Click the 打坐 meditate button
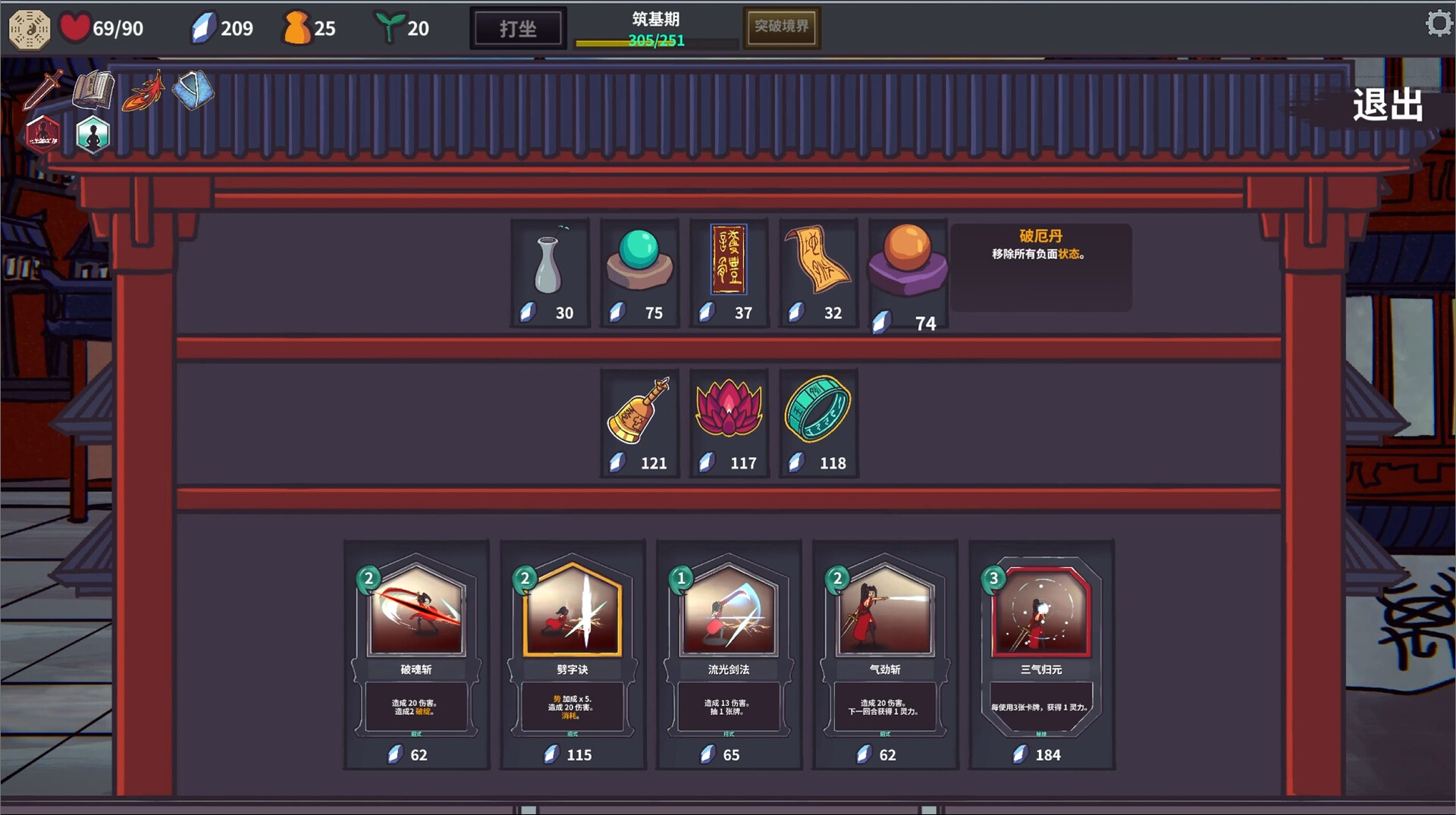 [x=518, y=29]
